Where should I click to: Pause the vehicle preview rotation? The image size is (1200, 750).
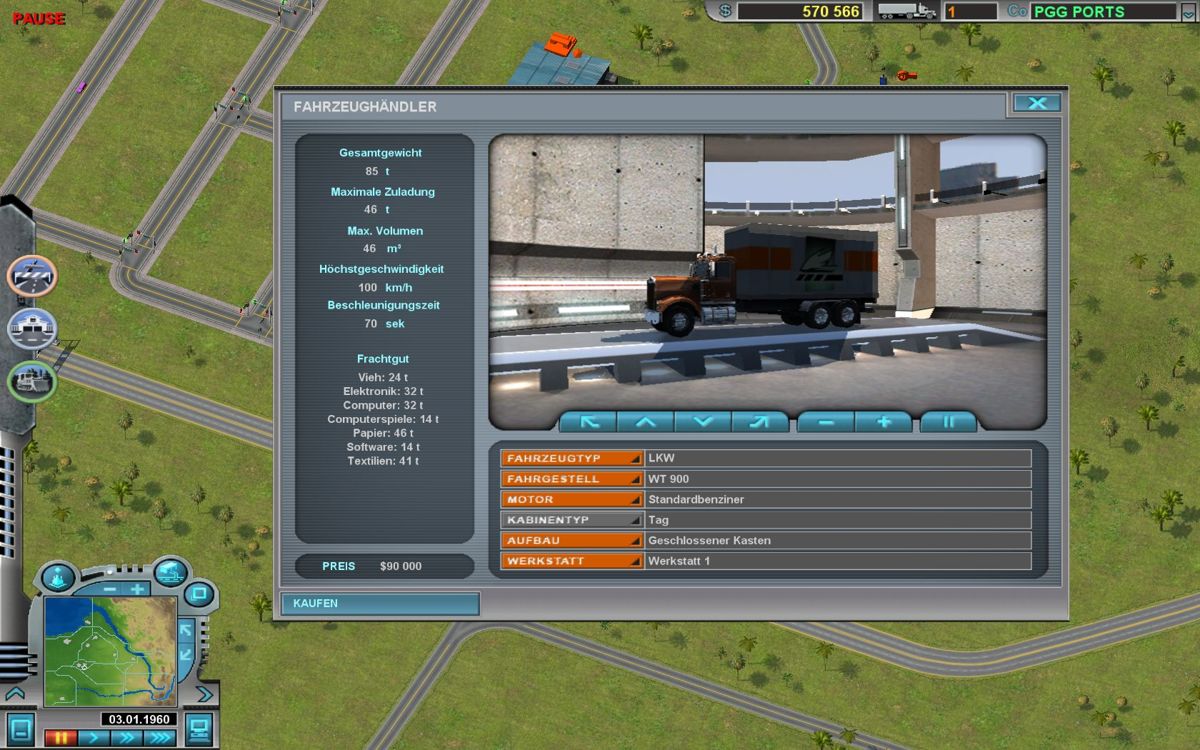(948, 422)
